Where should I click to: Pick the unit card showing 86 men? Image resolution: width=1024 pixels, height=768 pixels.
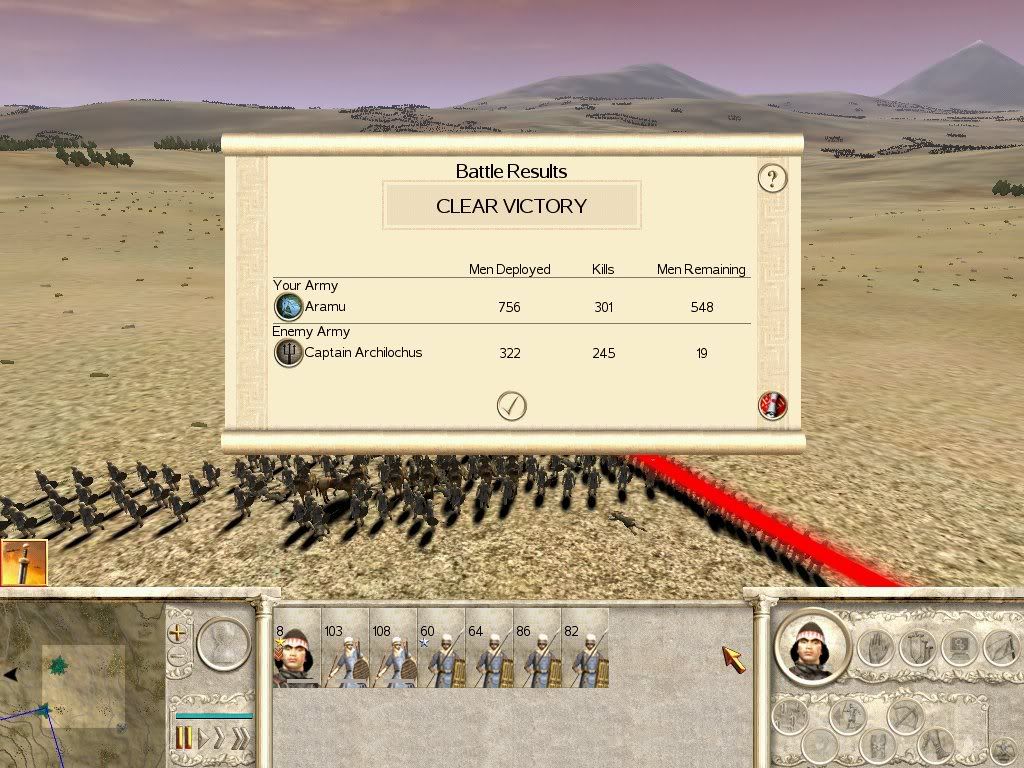pyautogui.click(x=537, y=648)
